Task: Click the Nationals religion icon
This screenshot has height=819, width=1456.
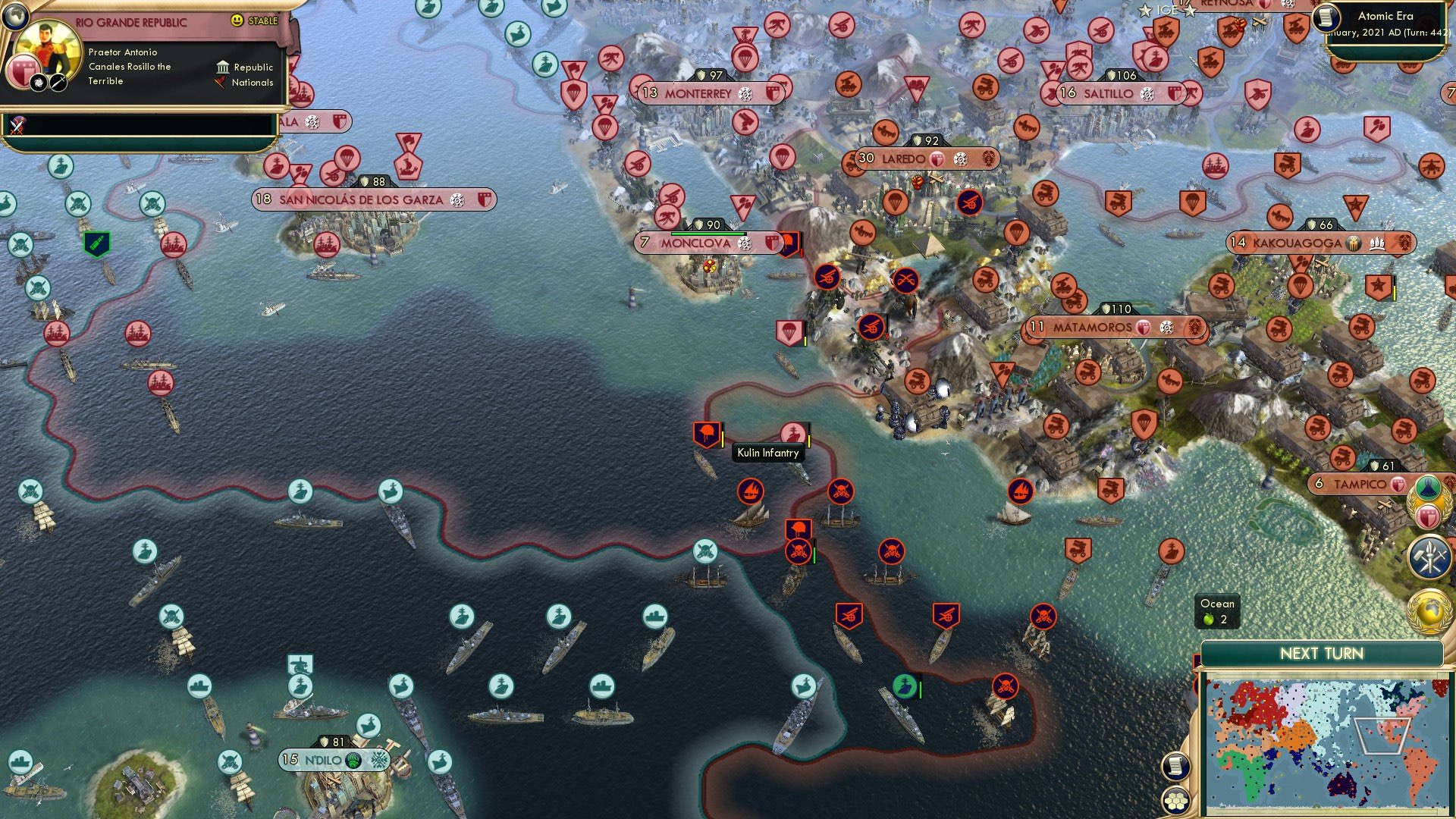Action: [221, 83]
